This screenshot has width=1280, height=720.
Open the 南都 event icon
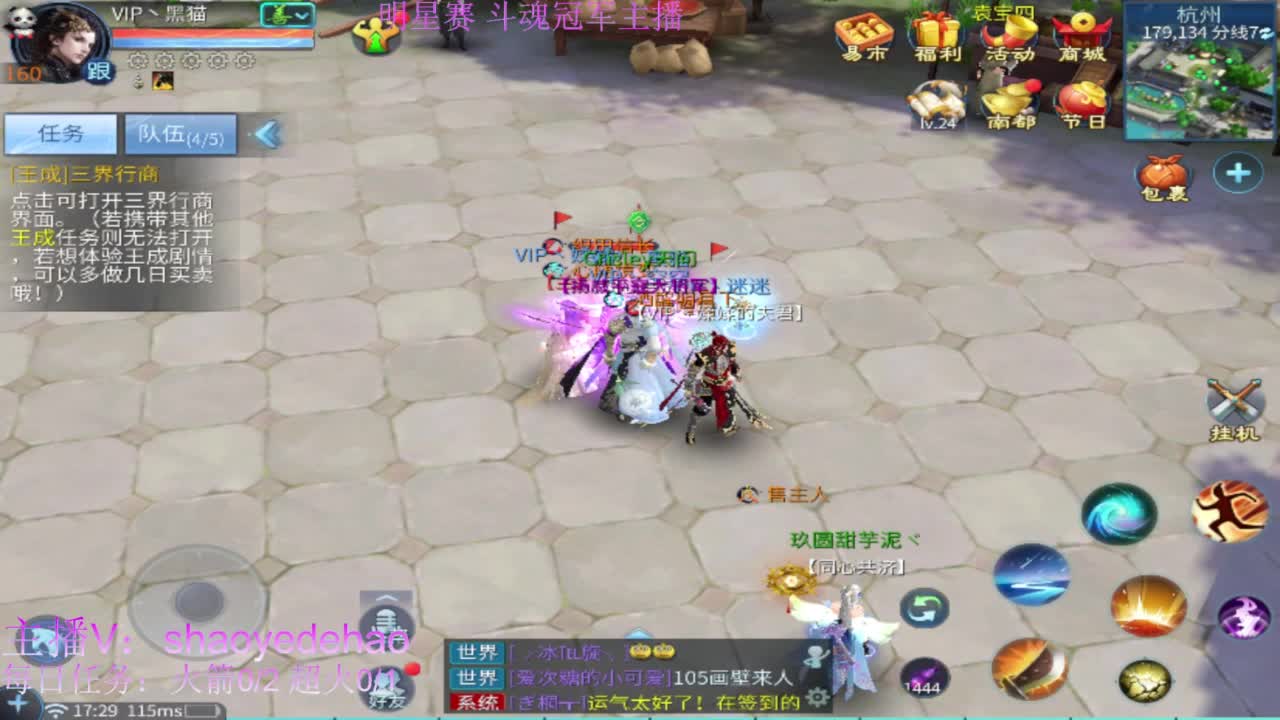pos(1010,102)
